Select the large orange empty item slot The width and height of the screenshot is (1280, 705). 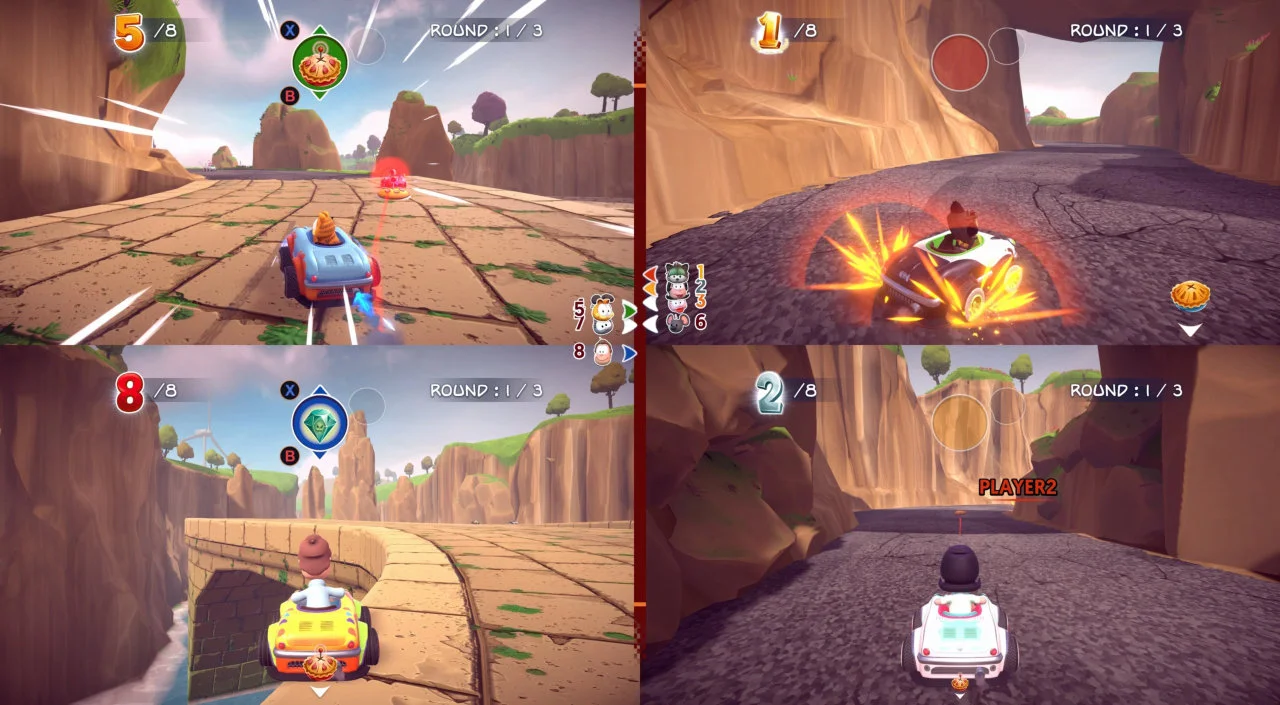[959, 422]
